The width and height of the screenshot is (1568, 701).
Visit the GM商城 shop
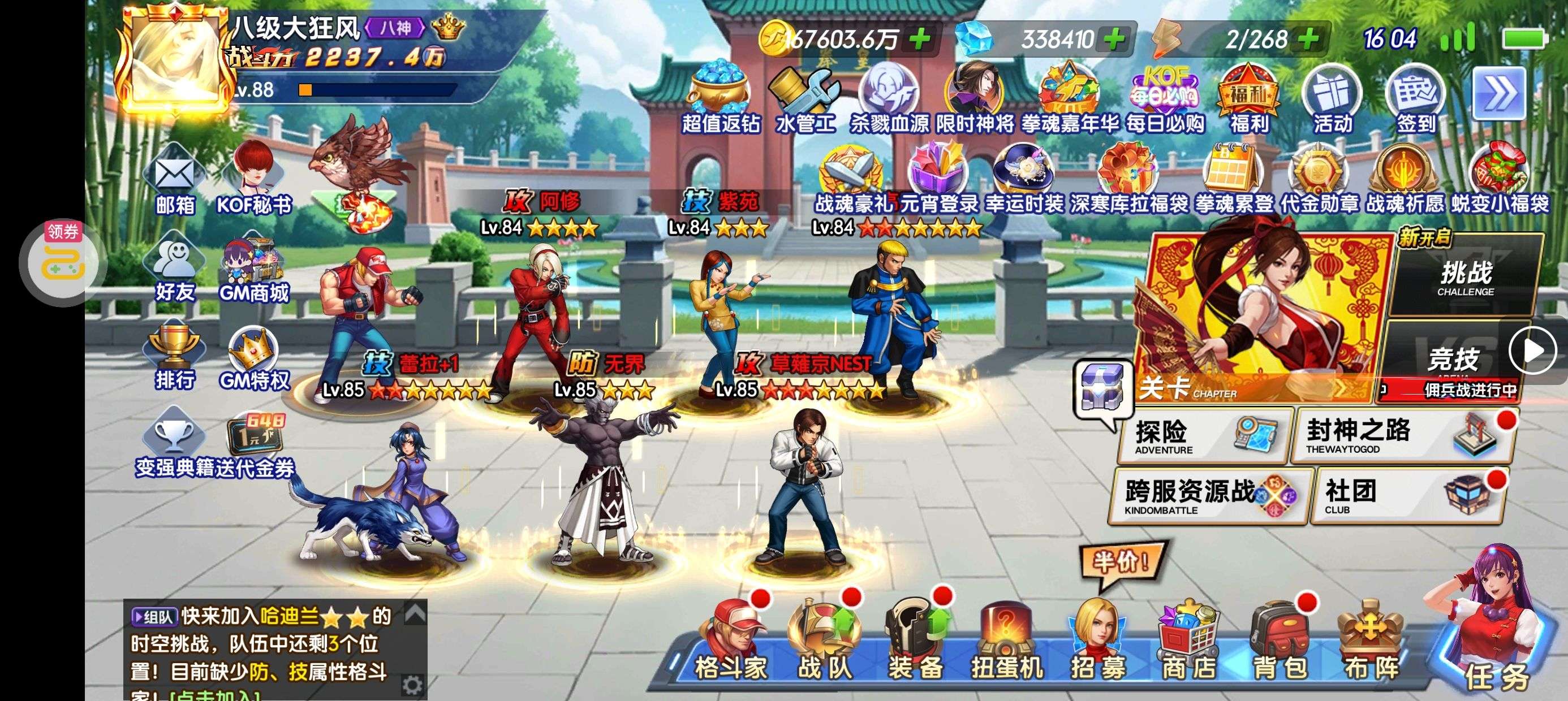click(254, 269)
